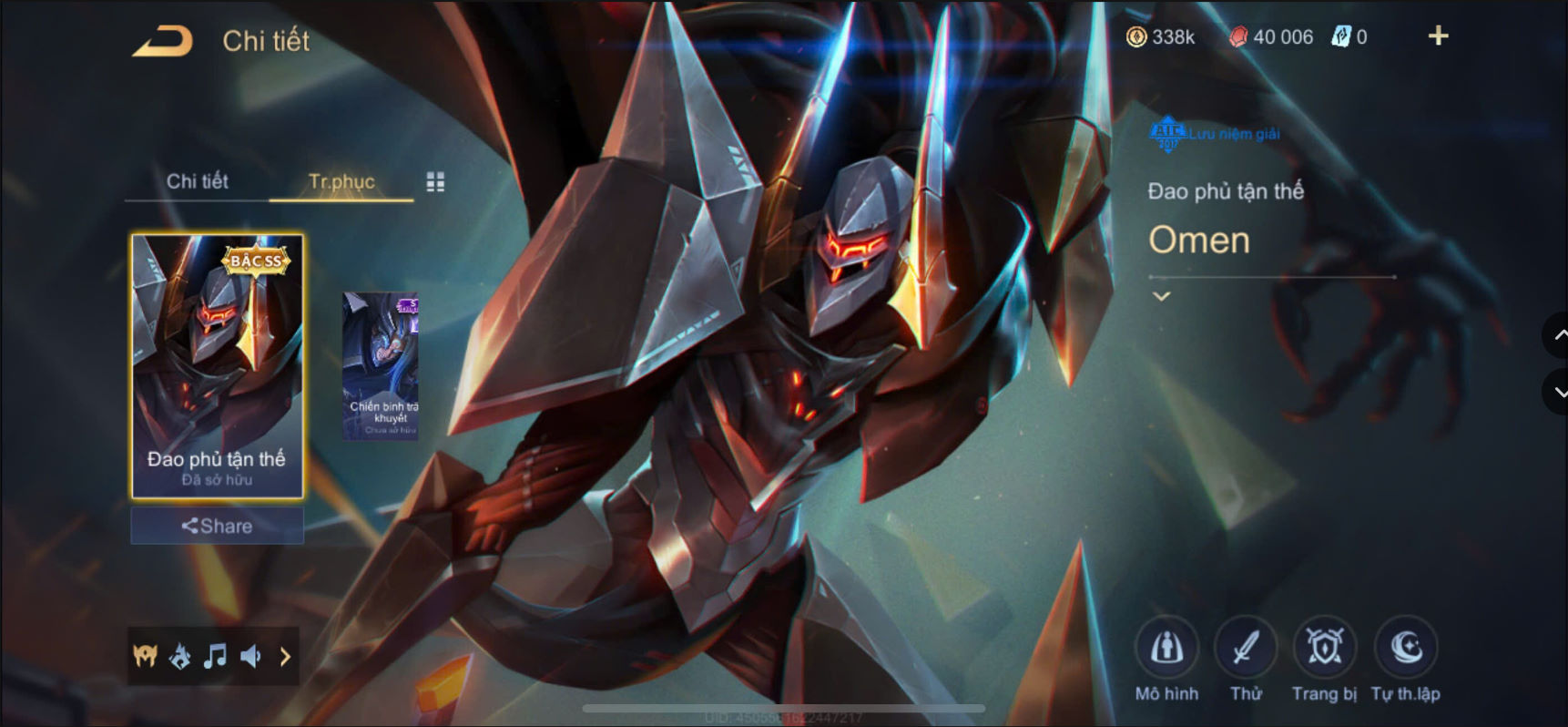Expand the arrow next to the sound icons
Image resolution: width=1568 pixels, height=727 pixels.
click(285, 657)
